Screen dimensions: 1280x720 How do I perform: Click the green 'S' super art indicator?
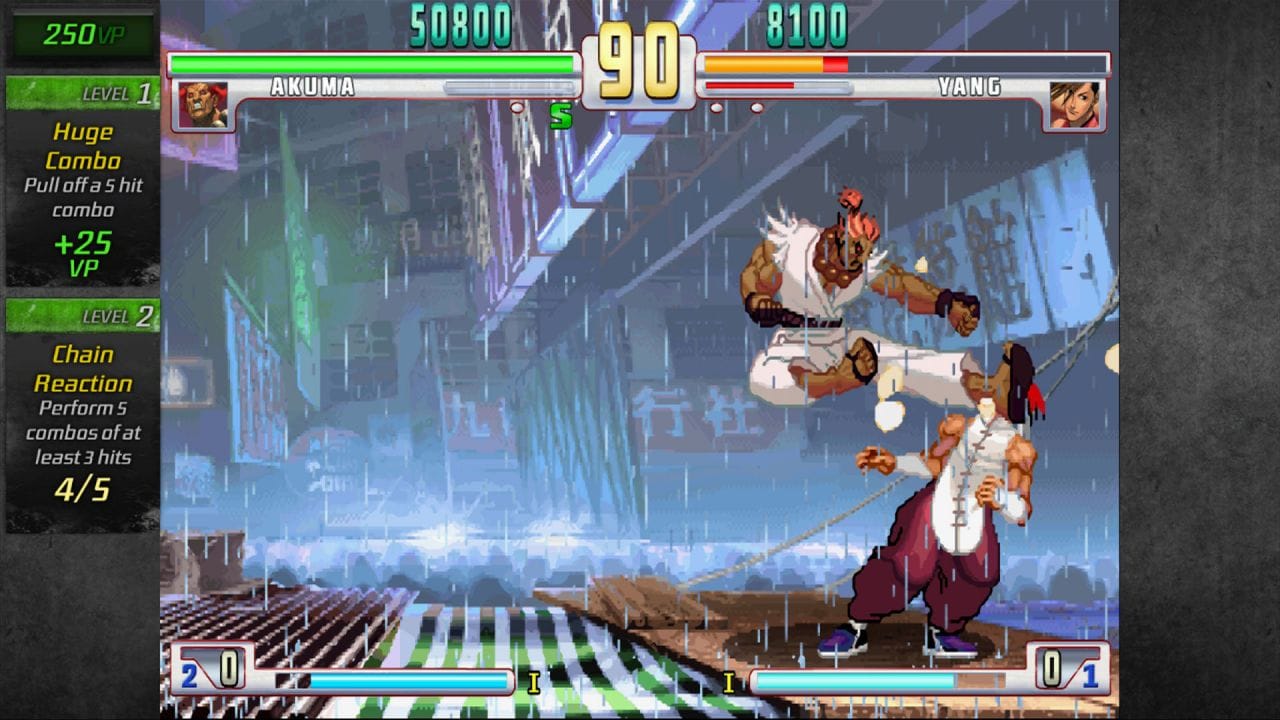click(563, 117)
